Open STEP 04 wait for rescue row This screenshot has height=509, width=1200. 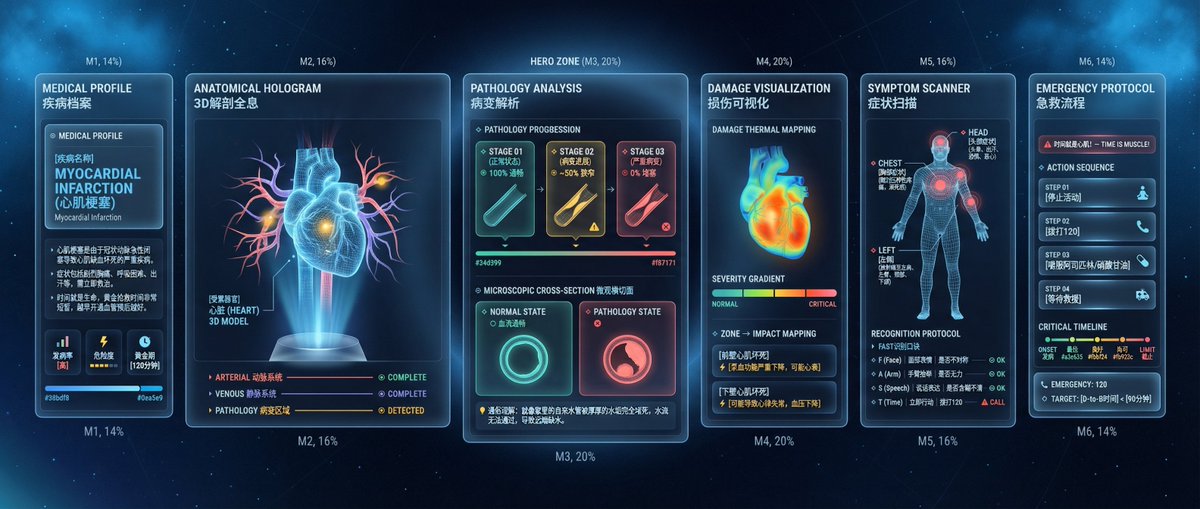tap(1095, 294)
